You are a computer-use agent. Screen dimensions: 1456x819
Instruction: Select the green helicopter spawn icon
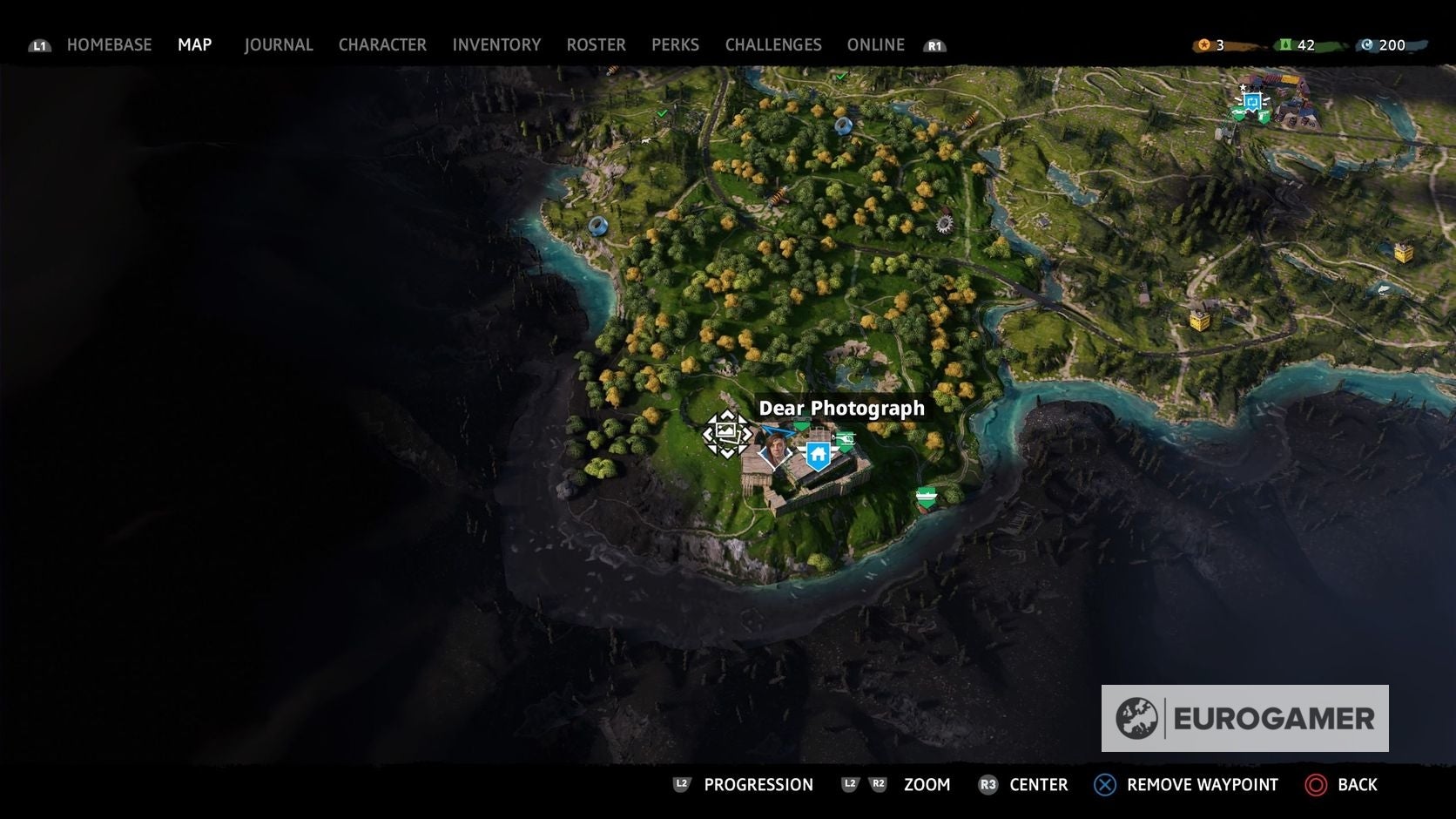846,440
